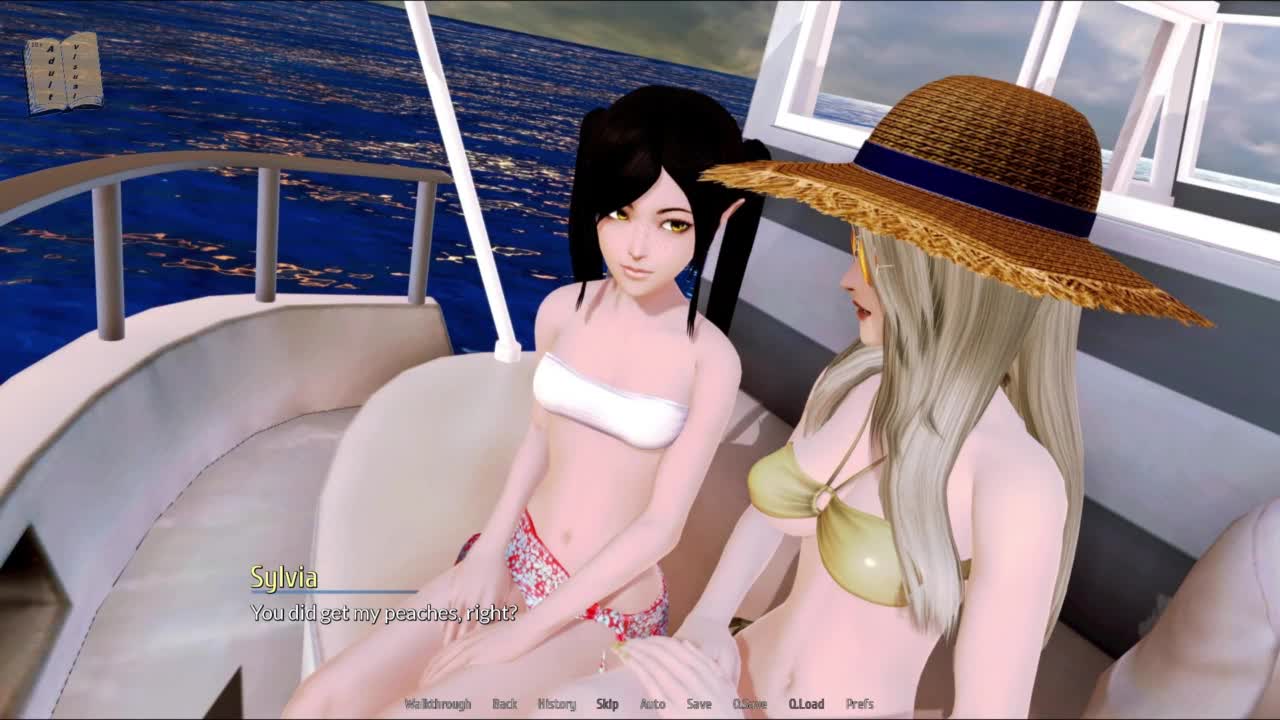This screenshot has height=720, width=1280.
Task: Activate Skip mode
Action: tap(607, 704)
